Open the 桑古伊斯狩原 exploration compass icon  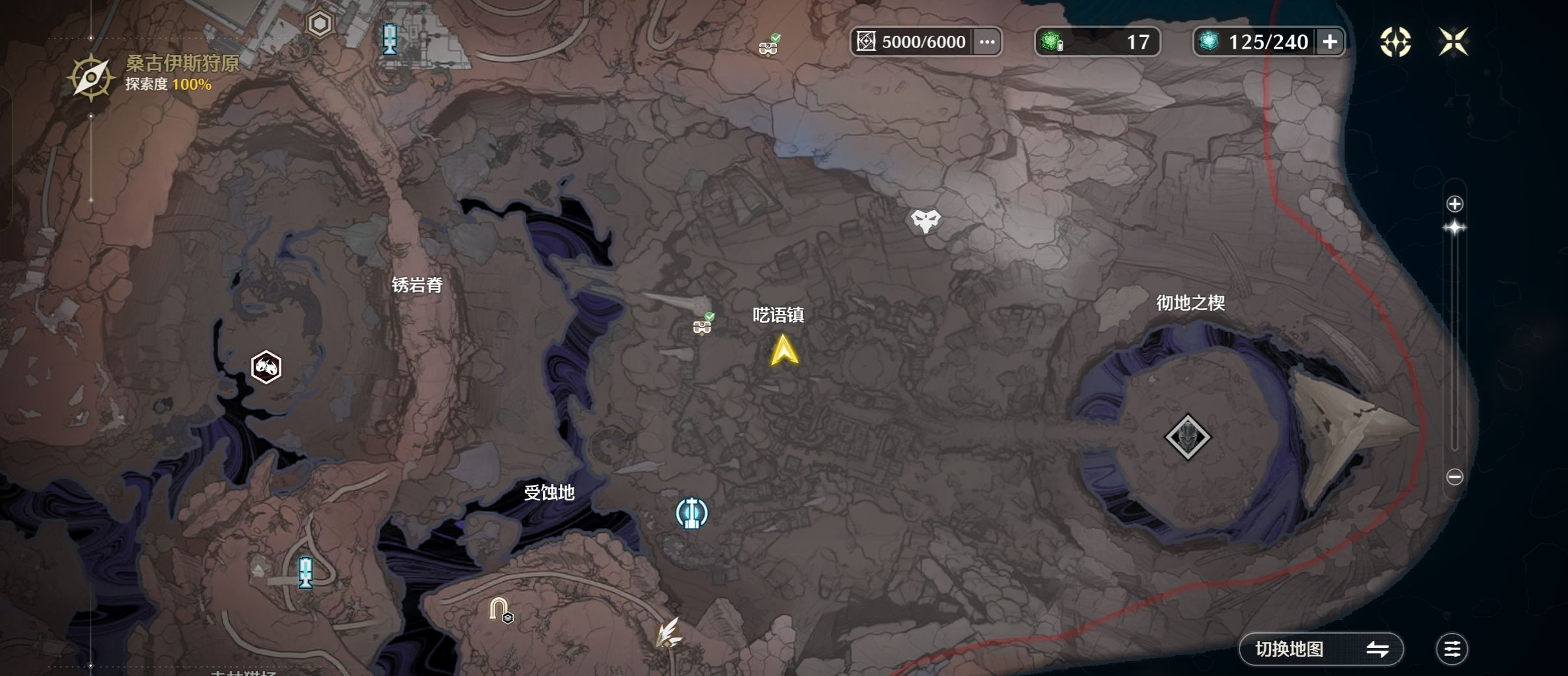click(91, 77)
